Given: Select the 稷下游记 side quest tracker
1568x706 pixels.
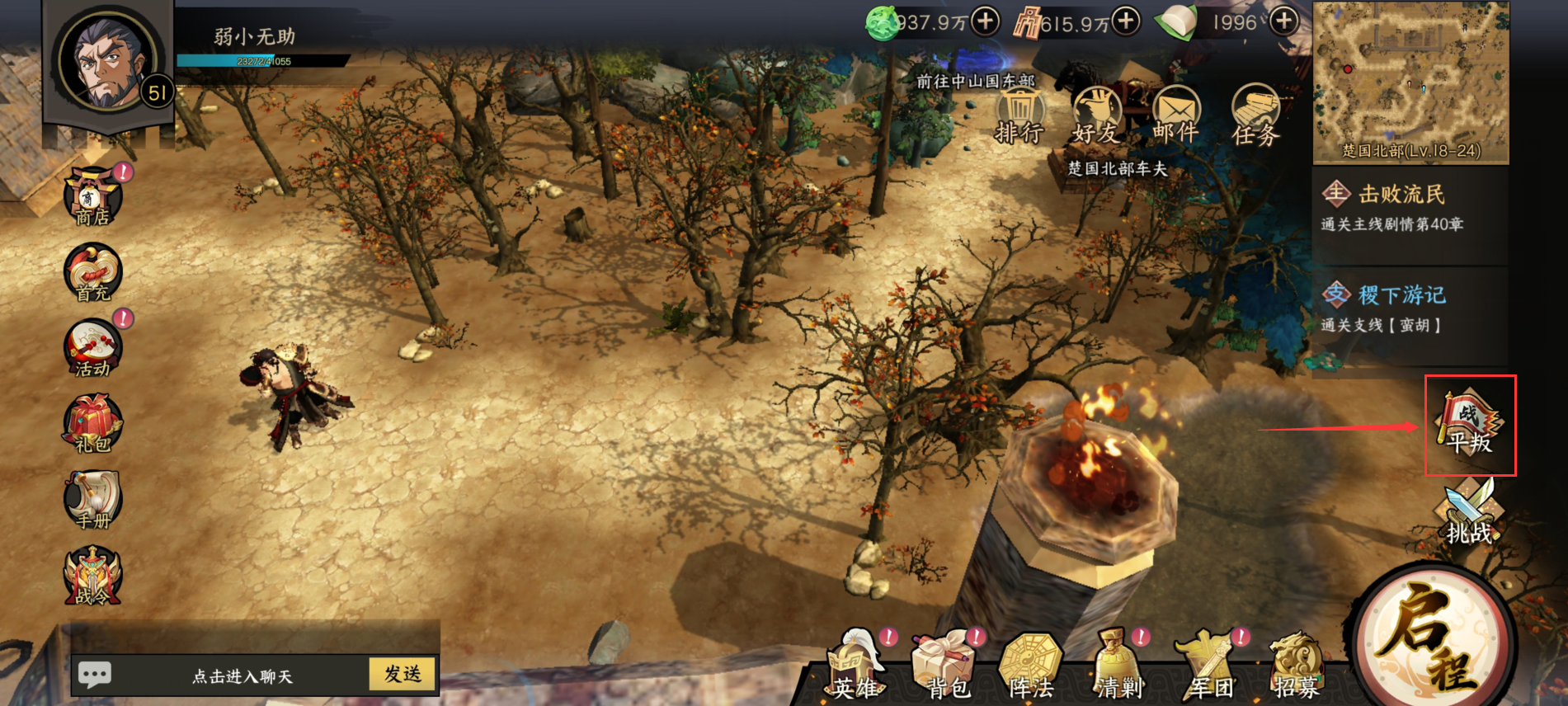Looking at the screenshot, I should coord(1410,308).
